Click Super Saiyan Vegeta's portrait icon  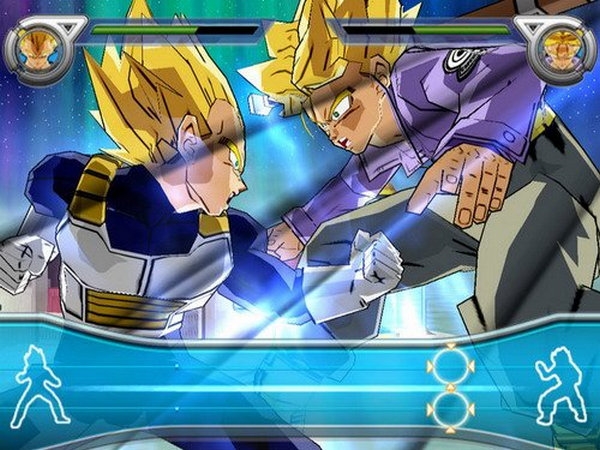(x=39, y=50)
